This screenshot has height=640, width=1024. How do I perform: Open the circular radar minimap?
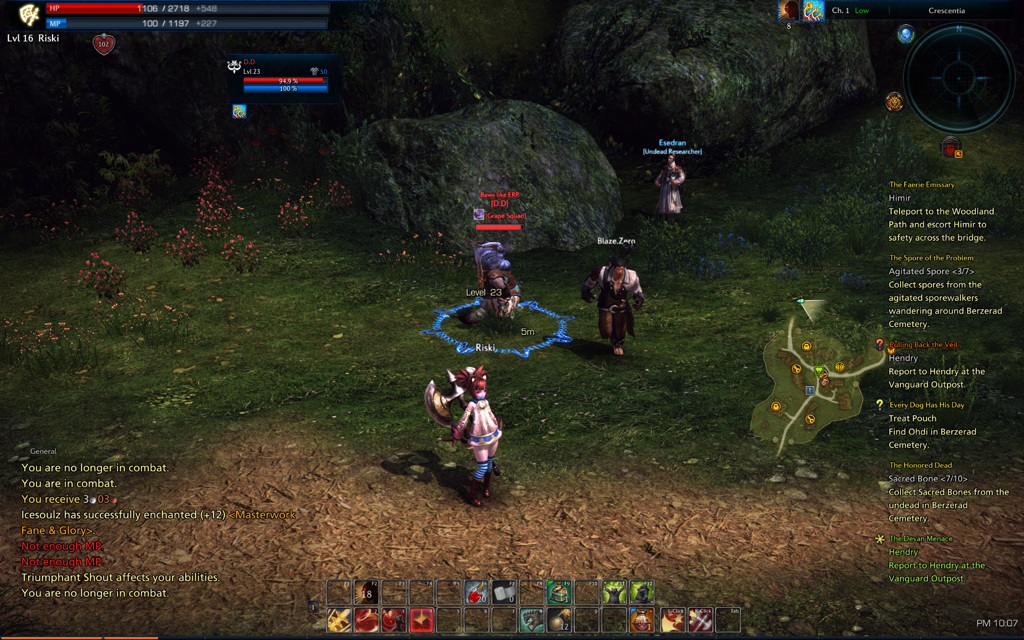tap(959, 78)
